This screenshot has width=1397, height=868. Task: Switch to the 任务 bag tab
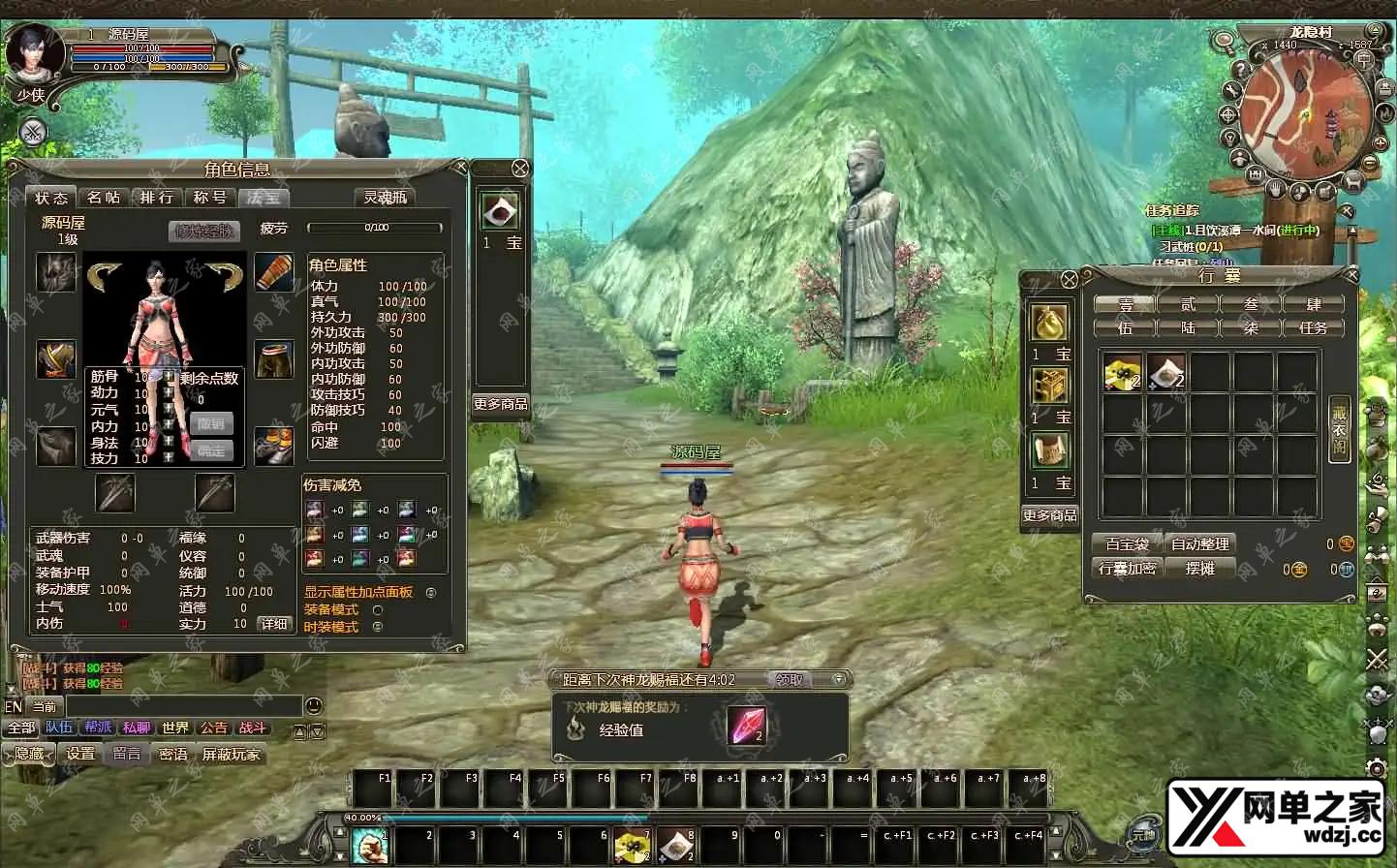[1313, 328]
